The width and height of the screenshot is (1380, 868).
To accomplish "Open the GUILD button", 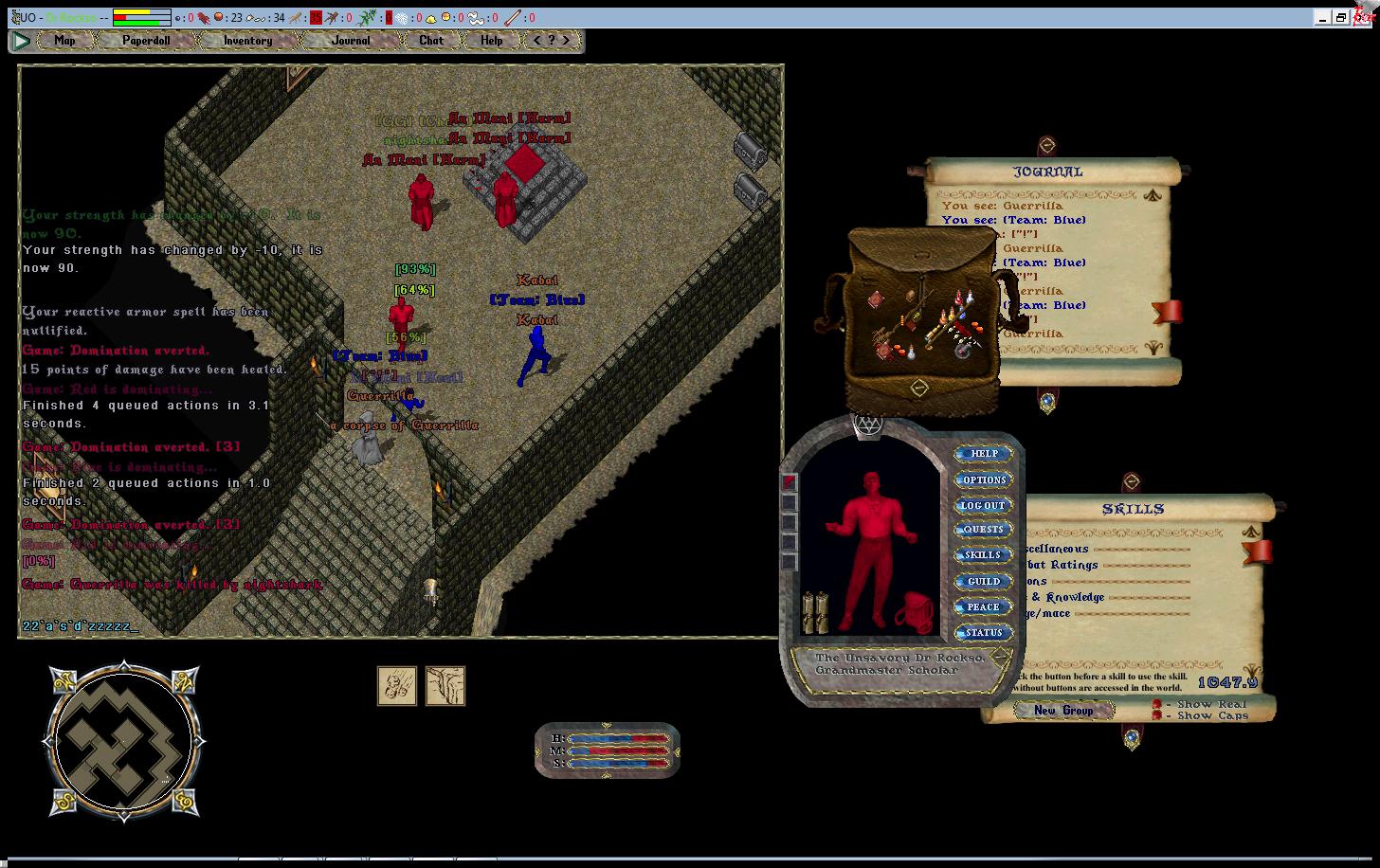I will click(x=983, y=582).
